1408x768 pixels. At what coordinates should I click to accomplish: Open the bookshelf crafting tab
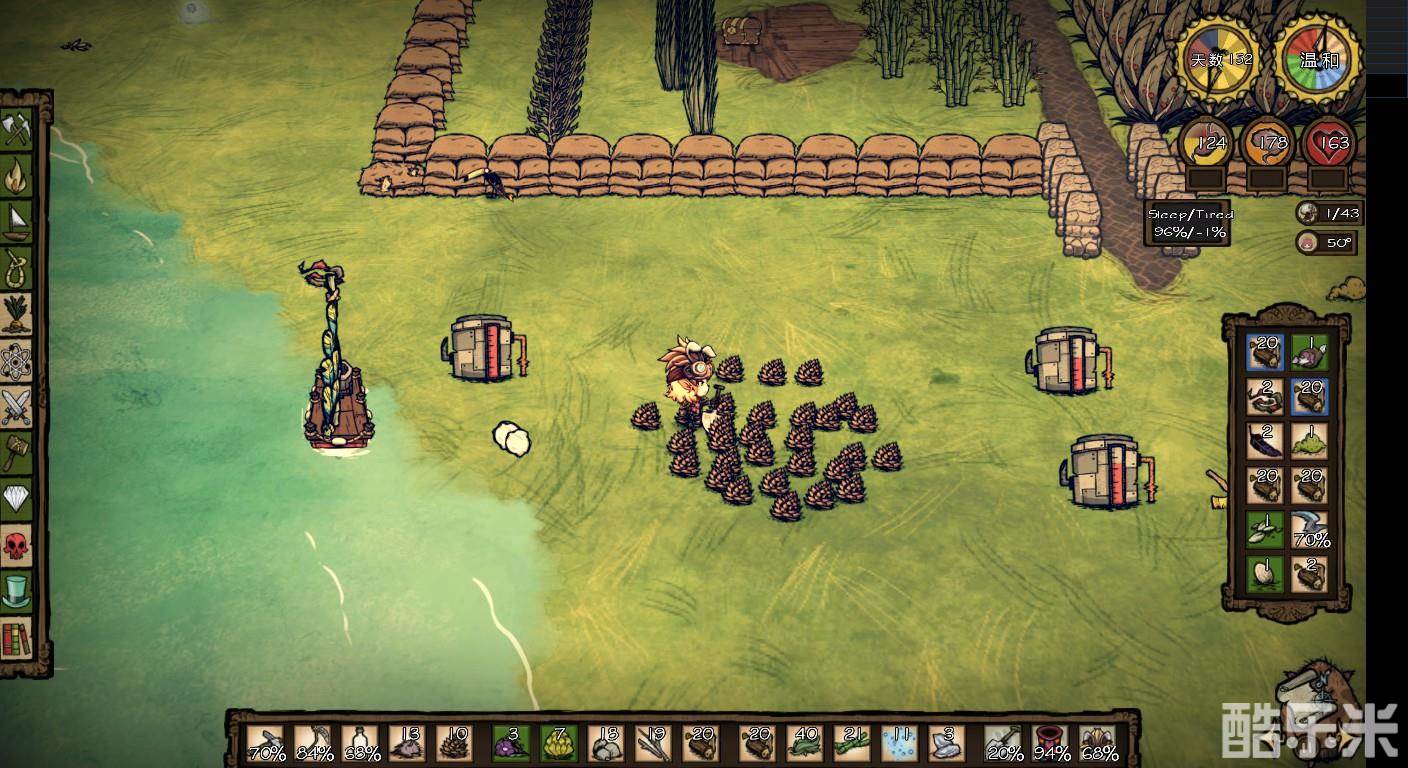[x=16, y=637]
